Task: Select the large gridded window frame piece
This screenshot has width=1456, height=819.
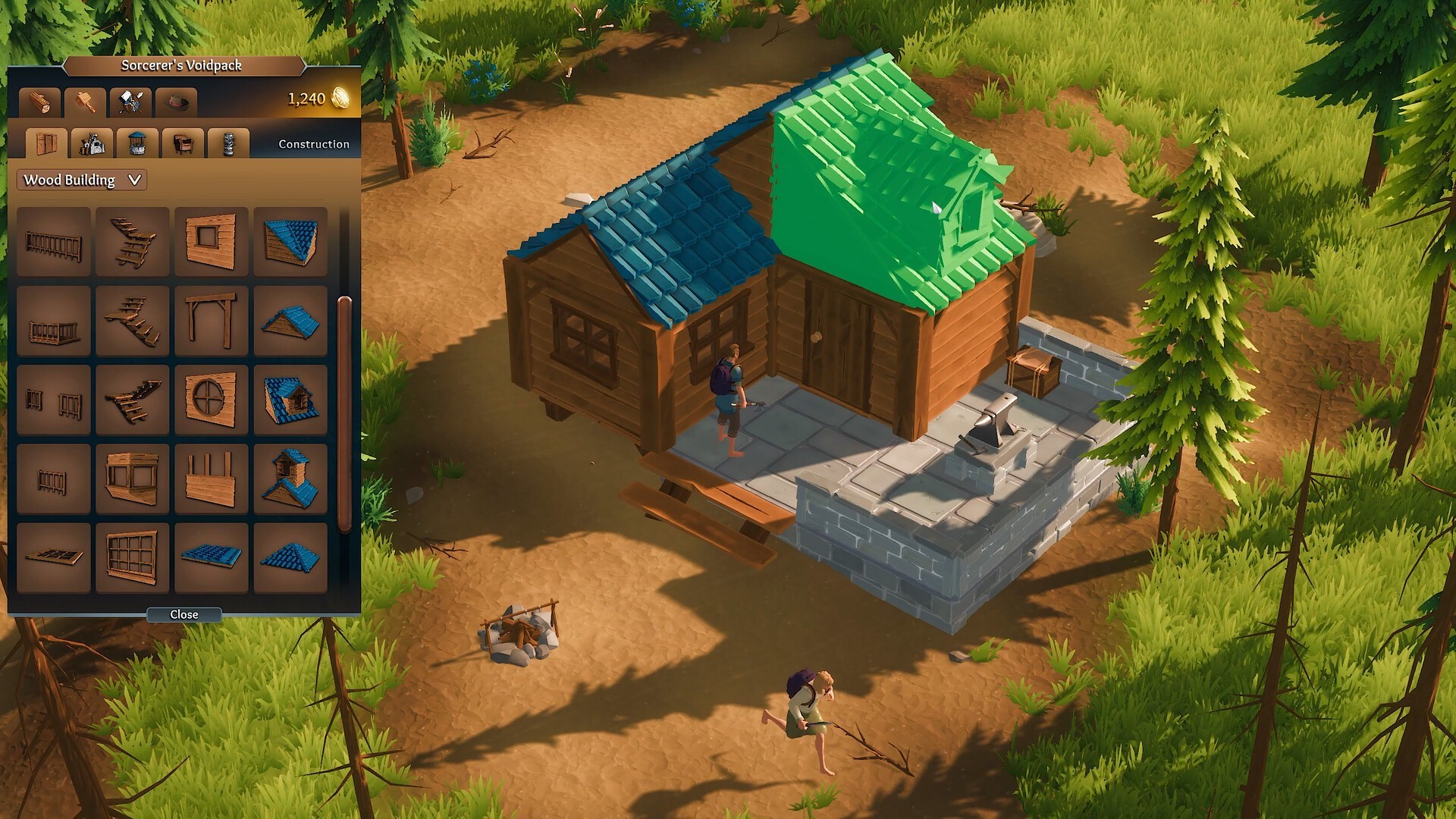Action: click(x=132, y=557)
